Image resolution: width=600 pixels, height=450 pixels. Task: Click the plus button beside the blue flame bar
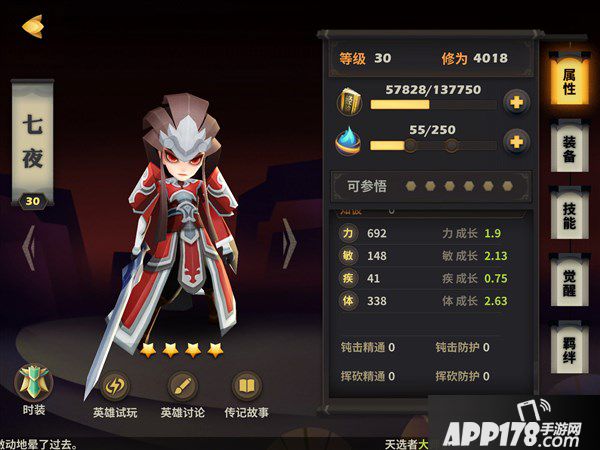[x=516, y=142]
